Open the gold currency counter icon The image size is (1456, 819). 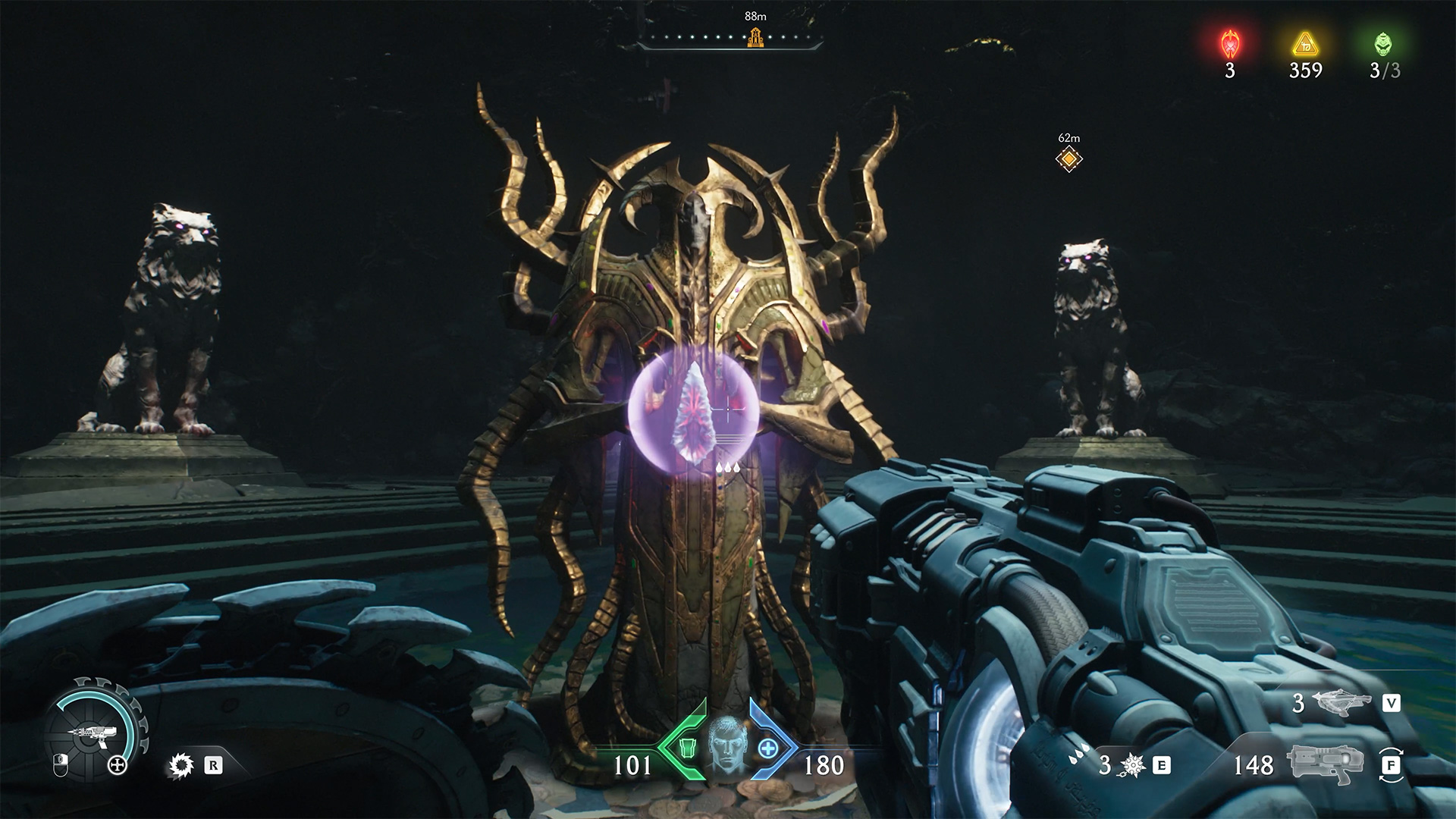click(x=1305, y=45)
